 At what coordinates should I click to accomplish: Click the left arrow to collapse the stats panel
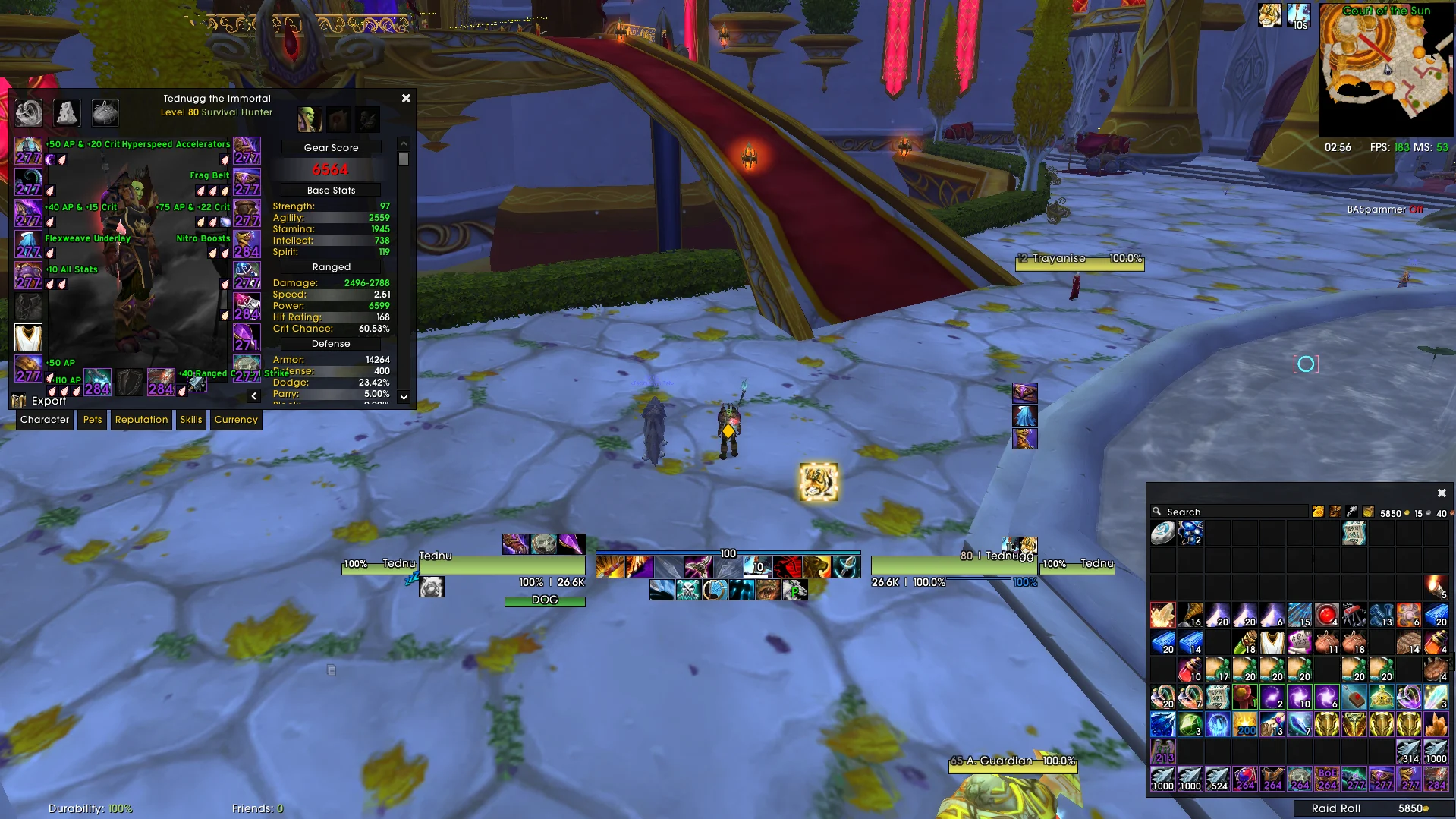[253, 395]
